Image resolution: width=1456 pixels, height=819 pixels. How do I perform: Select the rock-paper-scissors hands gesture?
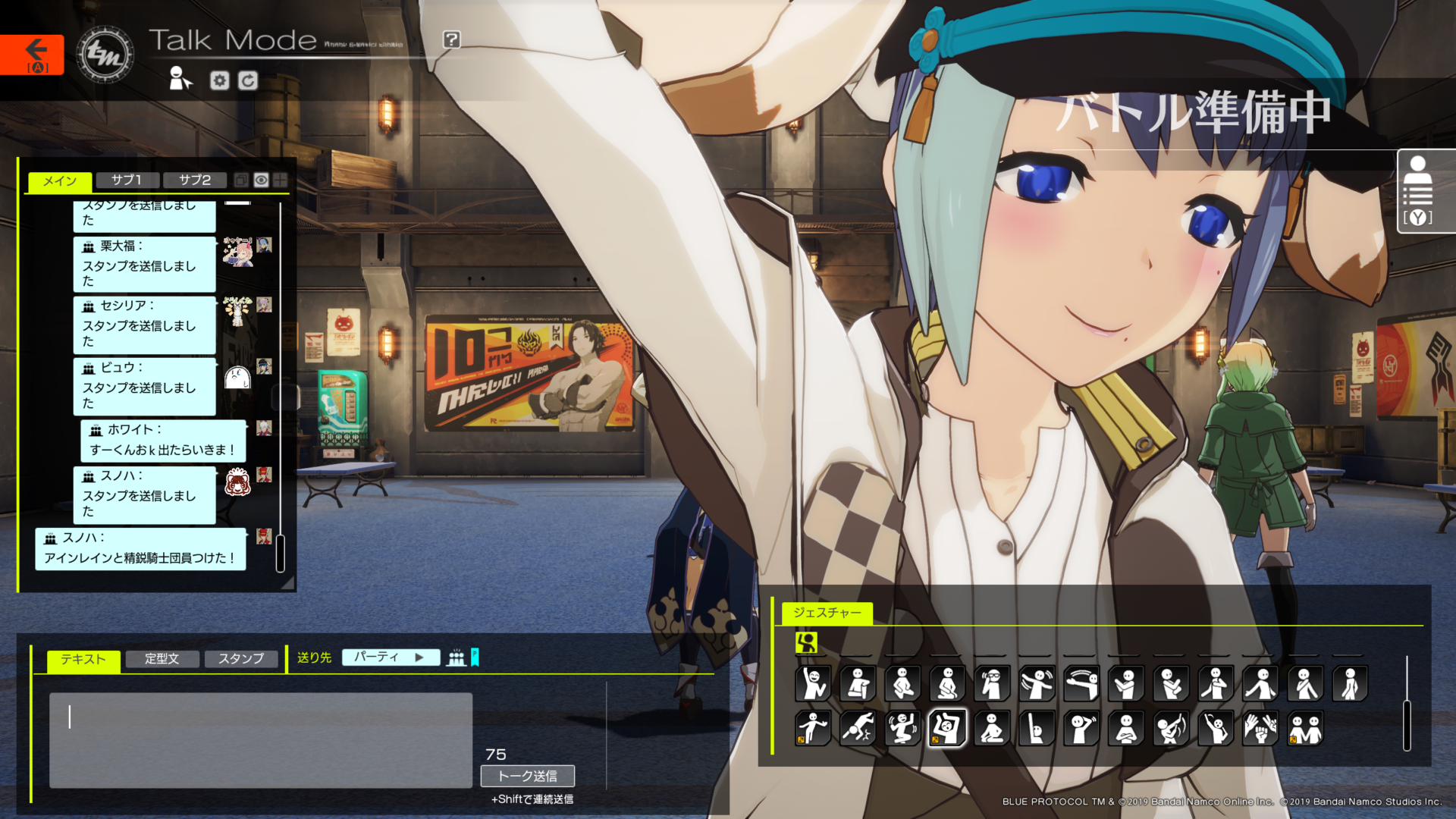point(1260,729)
